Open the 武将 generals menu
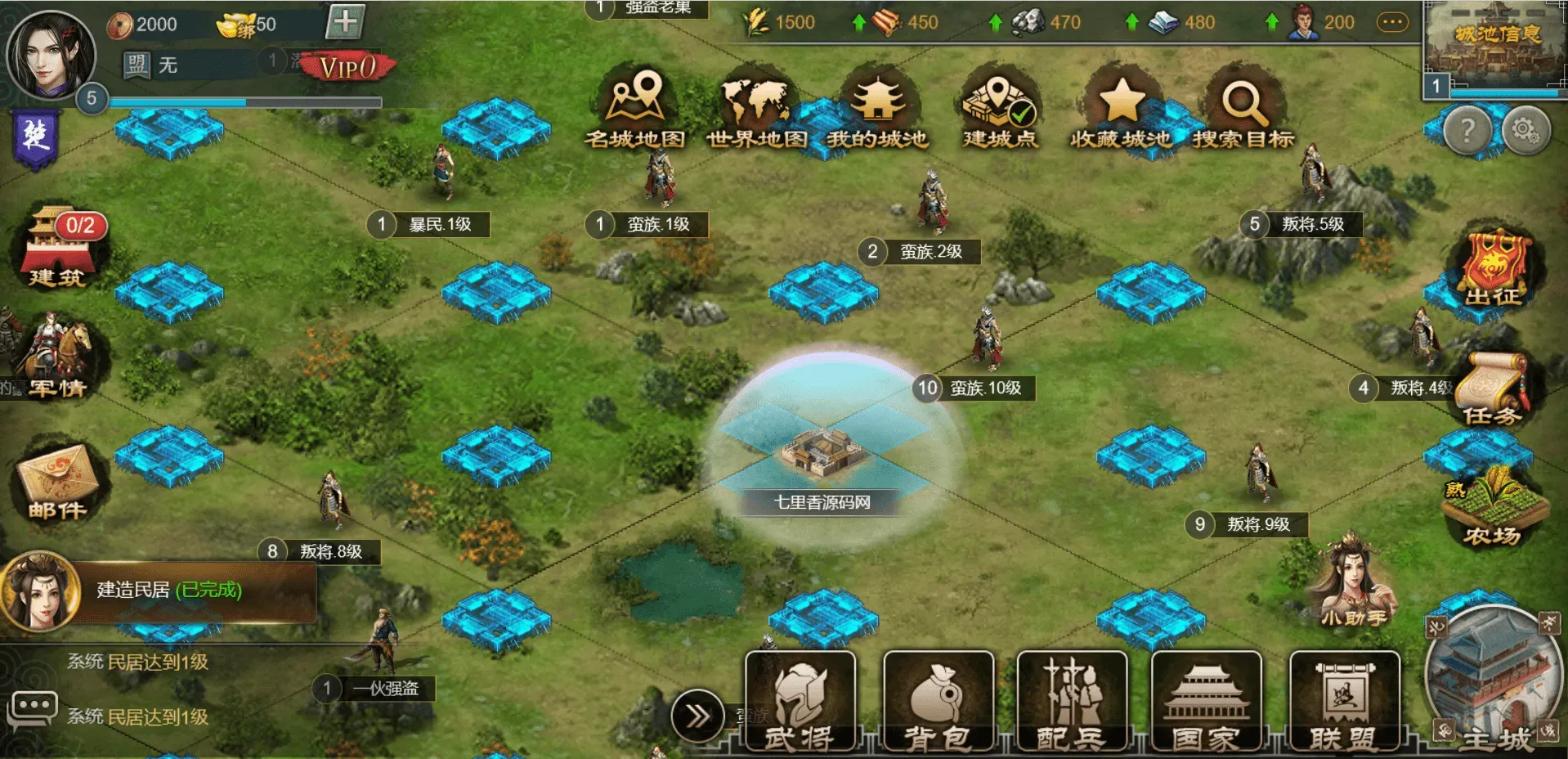 [800, 702]
